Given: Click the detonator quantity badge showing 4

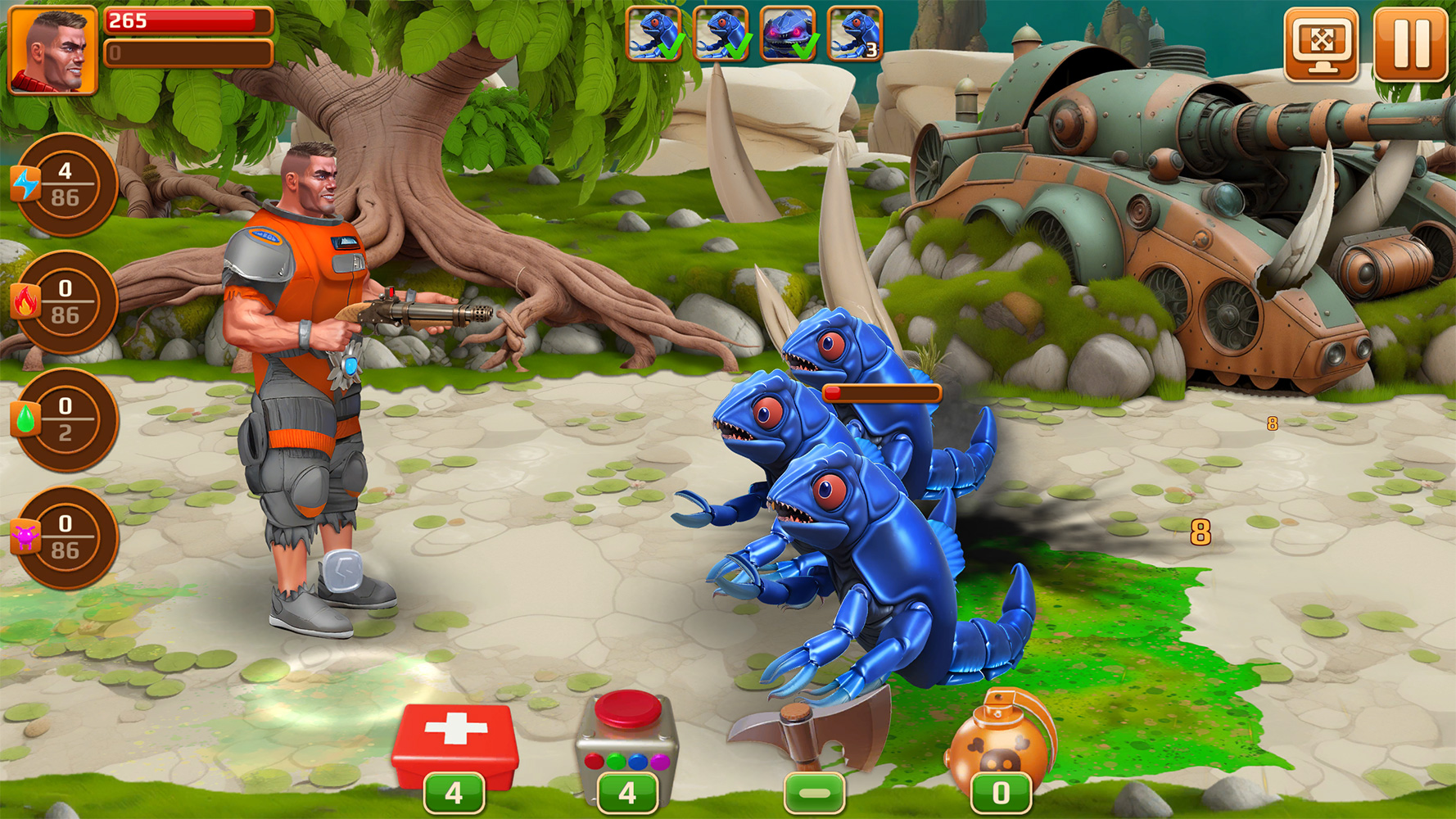Looking at the screenshot, I should tap(628, 792).
